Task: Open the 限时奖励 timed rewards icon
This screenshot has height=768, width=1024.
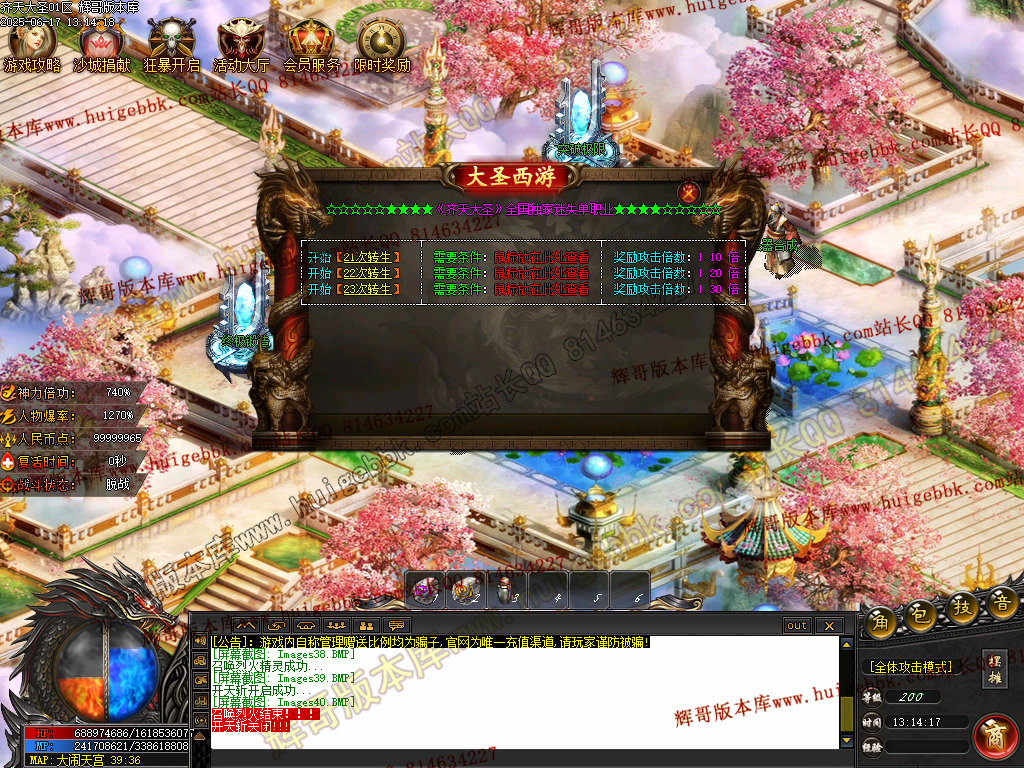Action: click(382, 45)
